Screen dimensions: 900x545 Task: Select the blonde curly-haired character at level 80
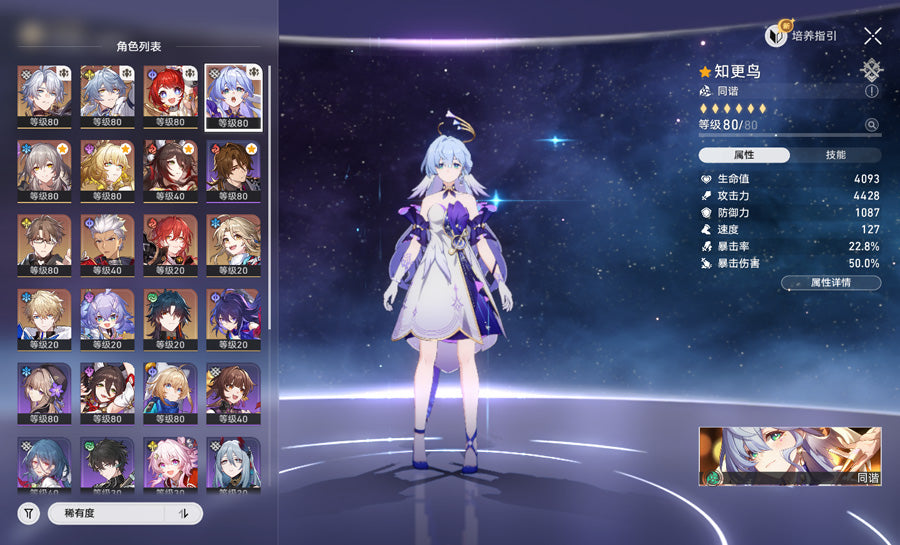coord(108,171)
